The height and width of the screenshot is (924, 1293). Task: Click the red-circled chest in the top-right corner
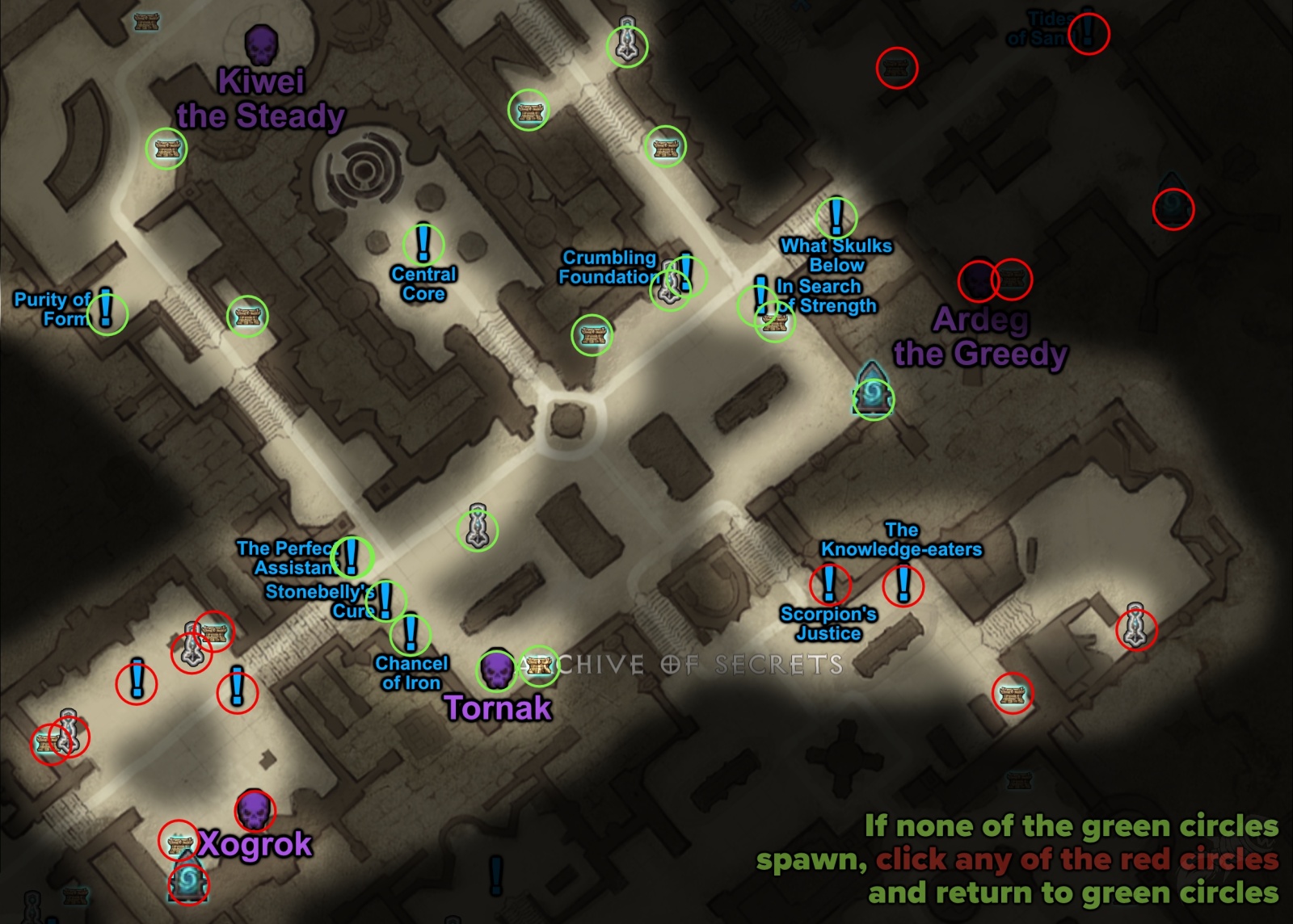click(897, 69)
